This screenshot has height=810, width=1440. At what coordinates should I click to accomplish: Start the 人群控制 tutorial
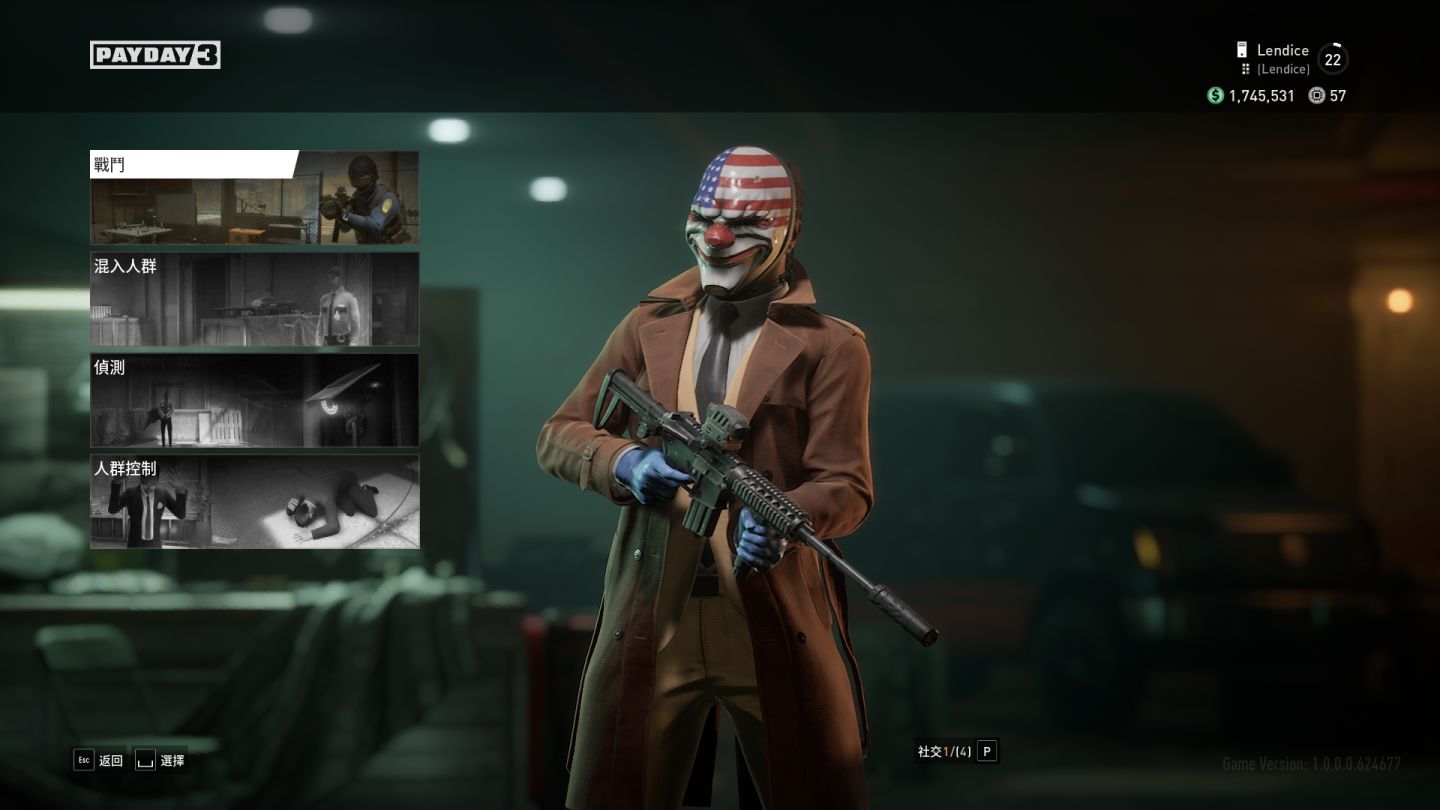click(254, 501)
